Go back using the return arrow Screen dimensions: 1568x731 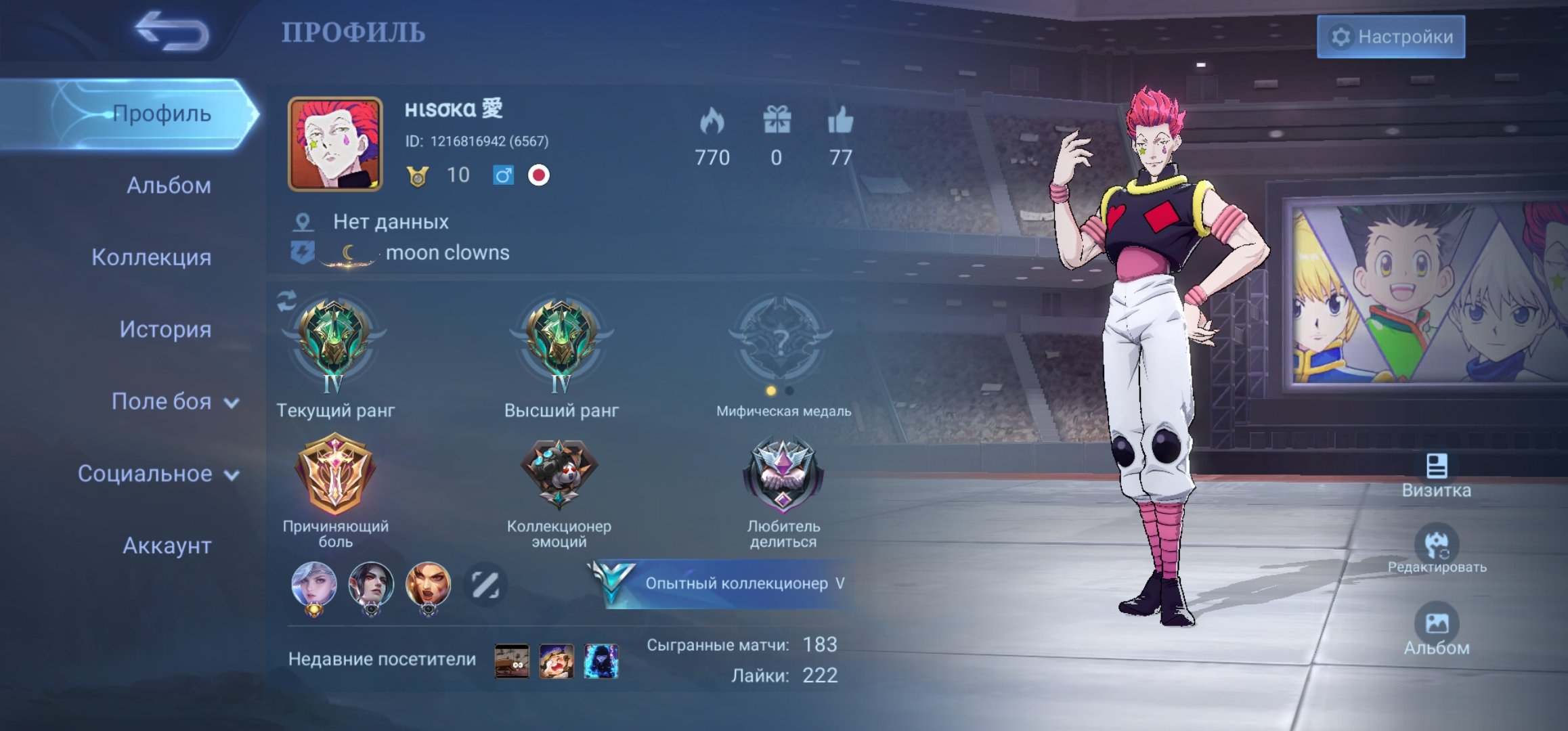point(171,31)
